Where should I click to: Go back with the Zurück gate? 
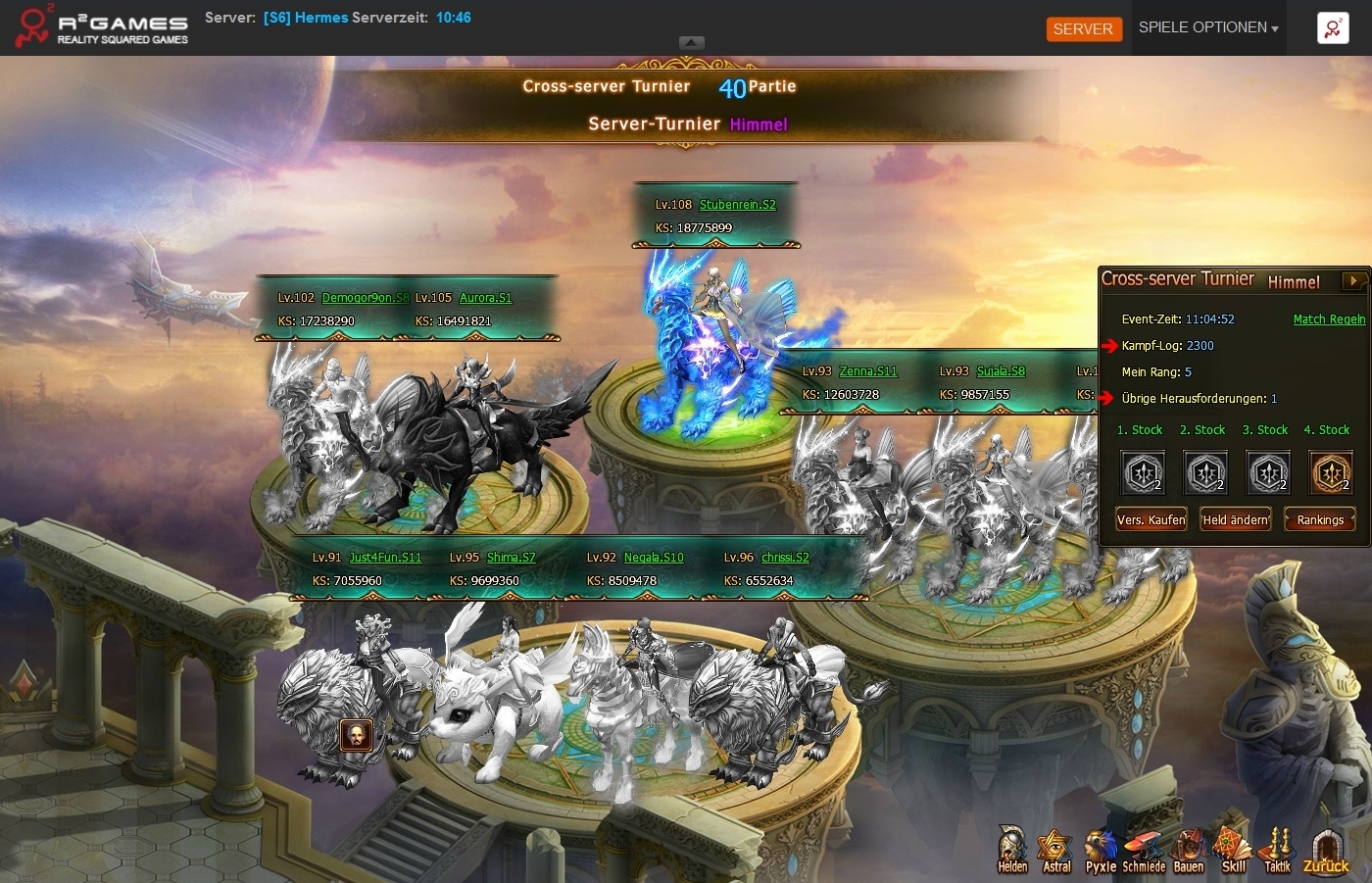click(1326, 850)
